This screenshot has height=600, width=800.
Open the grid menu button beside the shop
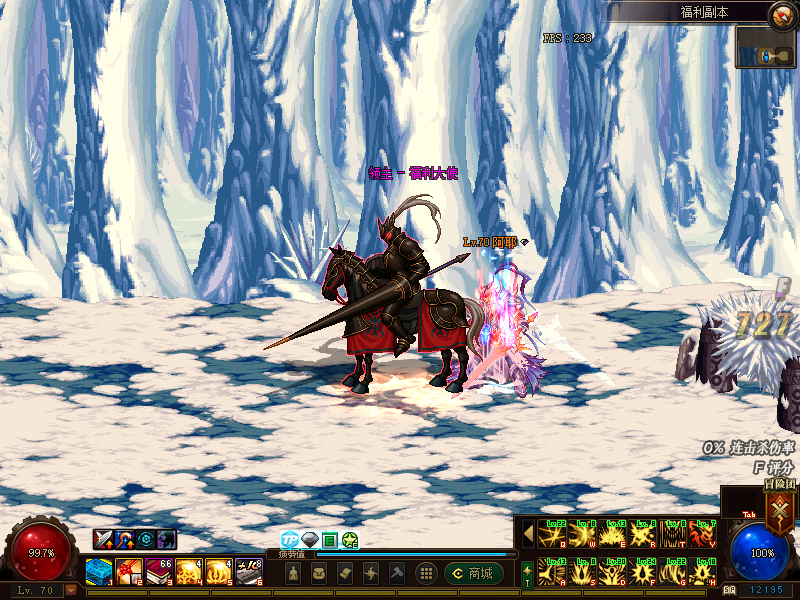click(x=426, y=573)
